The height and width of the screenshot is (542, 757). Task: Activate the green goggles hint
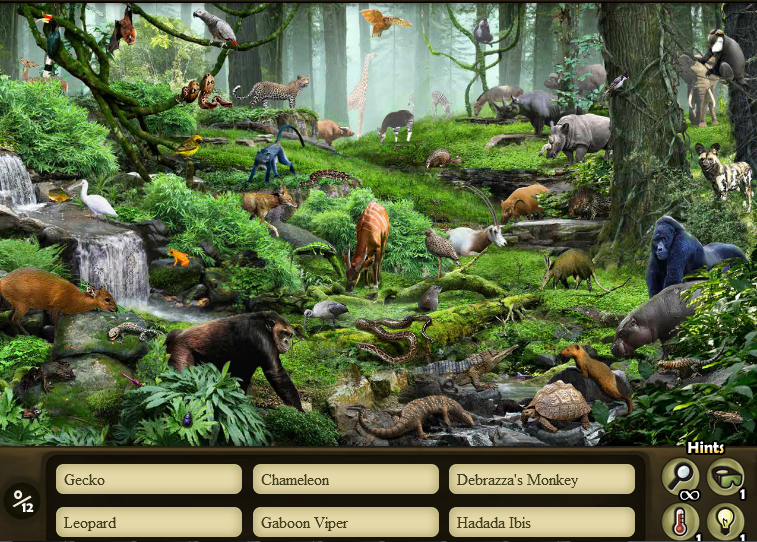click(725, 476)
